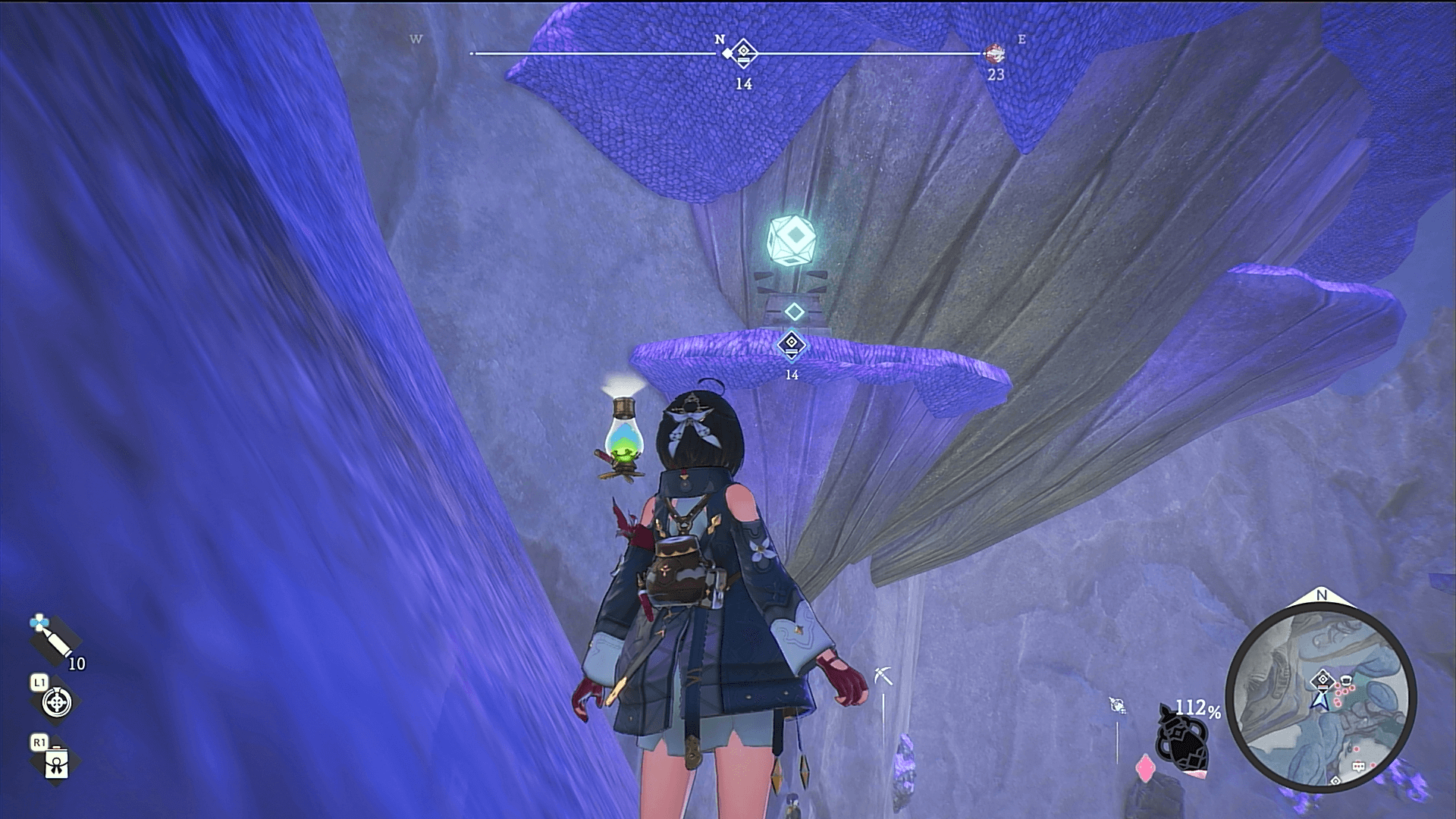Select the pickaxe tool icon
This screenshot has height=819, width=1456.
[883, 674]
